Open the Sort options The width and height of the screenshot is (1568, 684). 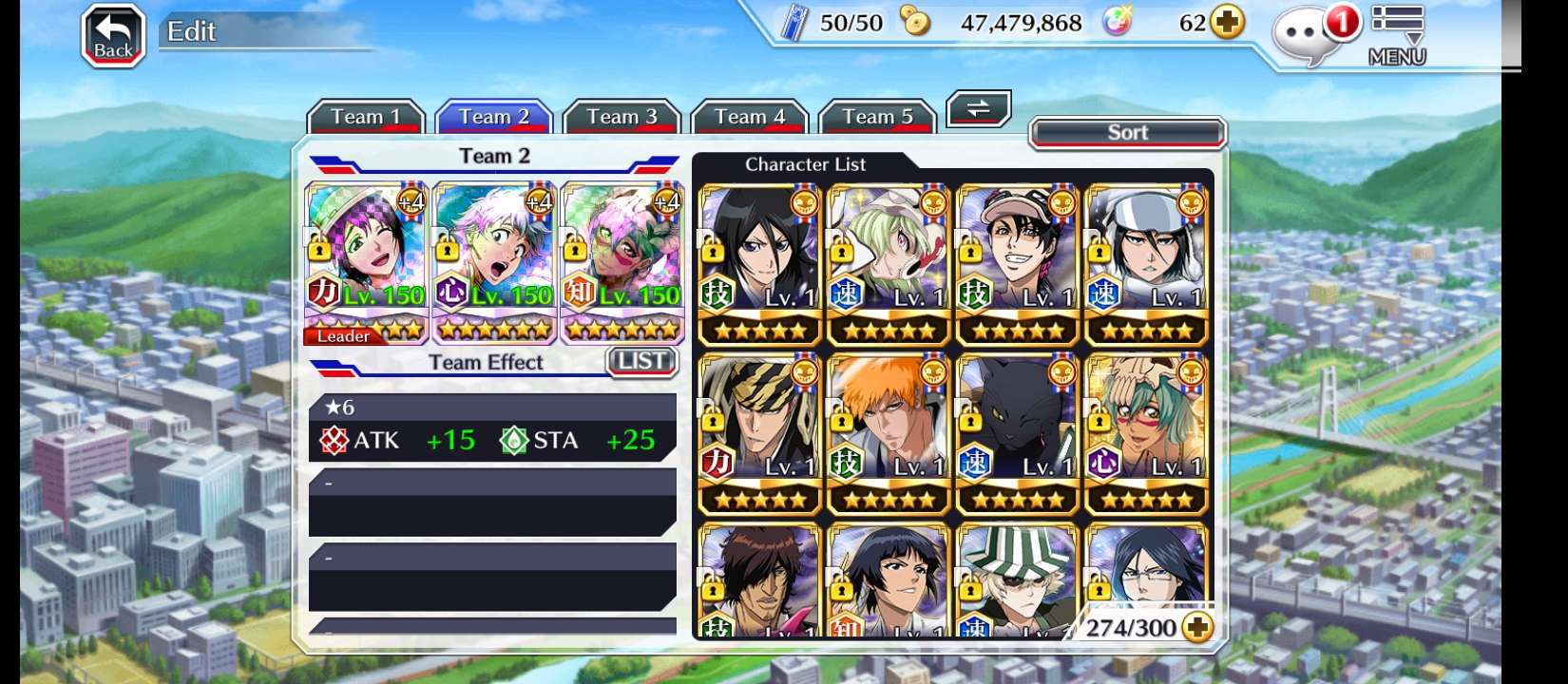click(1127, 133)
